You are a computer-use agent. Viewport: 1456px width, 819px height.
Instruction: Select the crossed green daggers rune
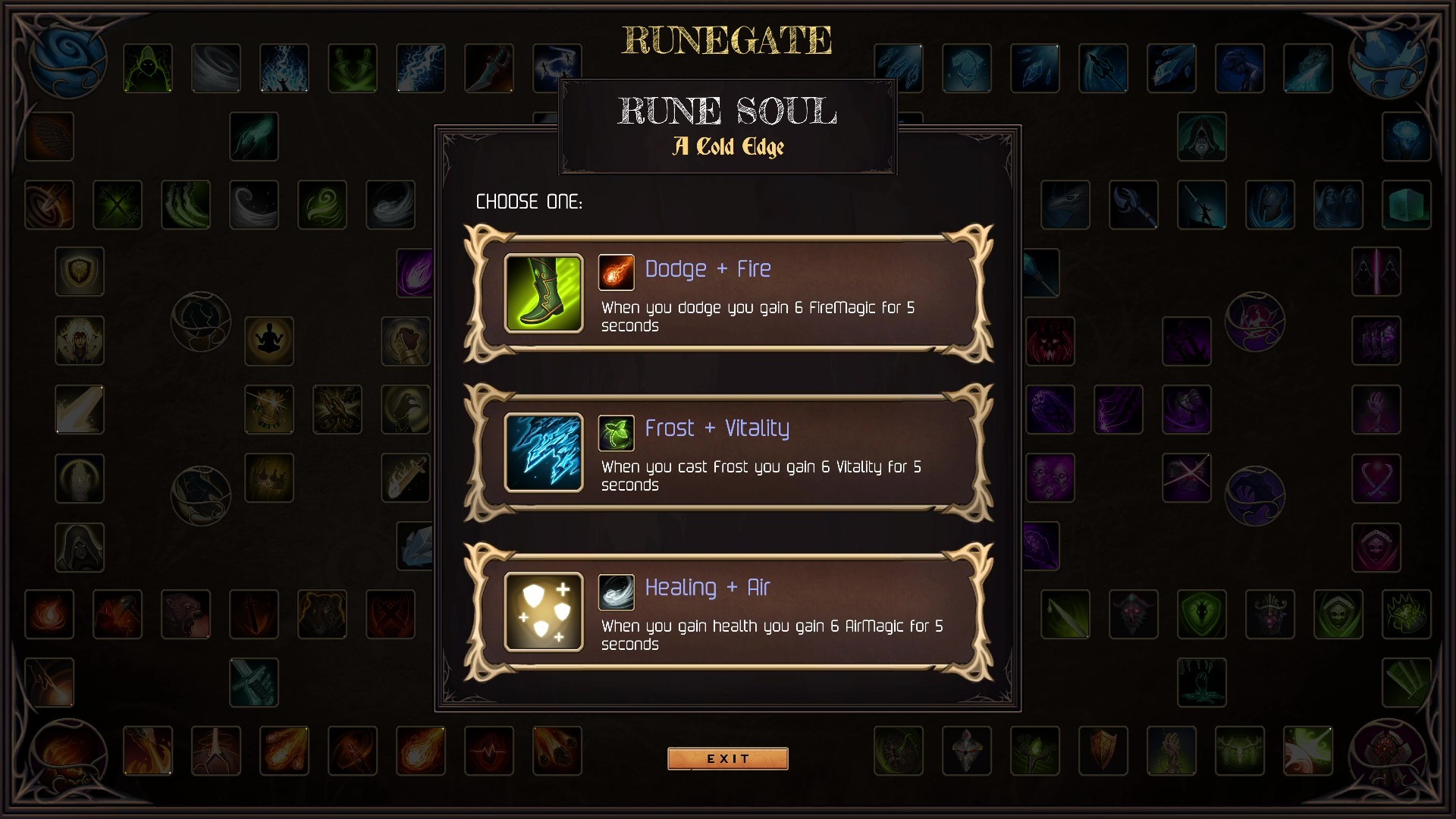[118, 205]
